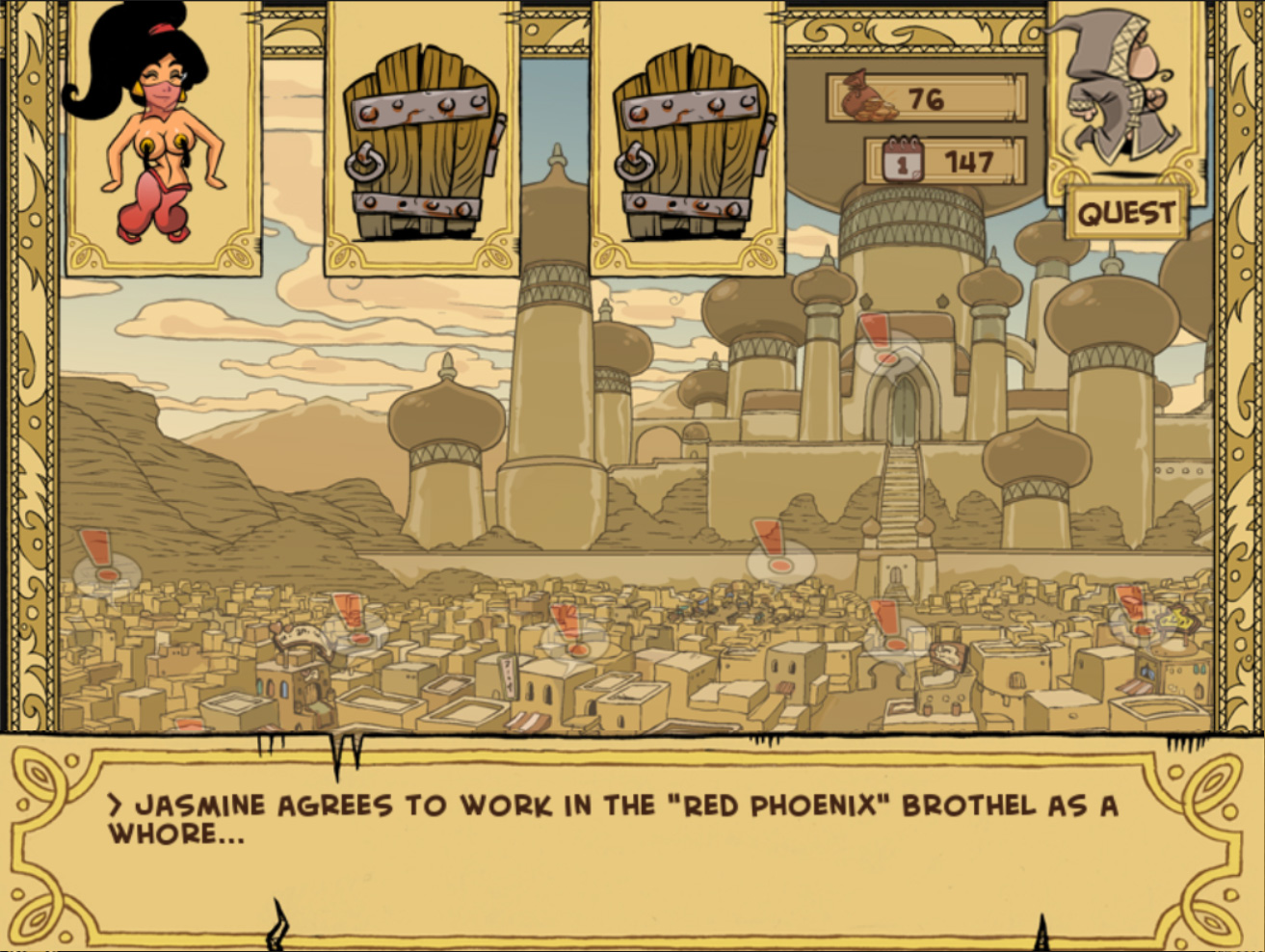
Task: Select the Jasmine character card
Action: coord(164,140)
